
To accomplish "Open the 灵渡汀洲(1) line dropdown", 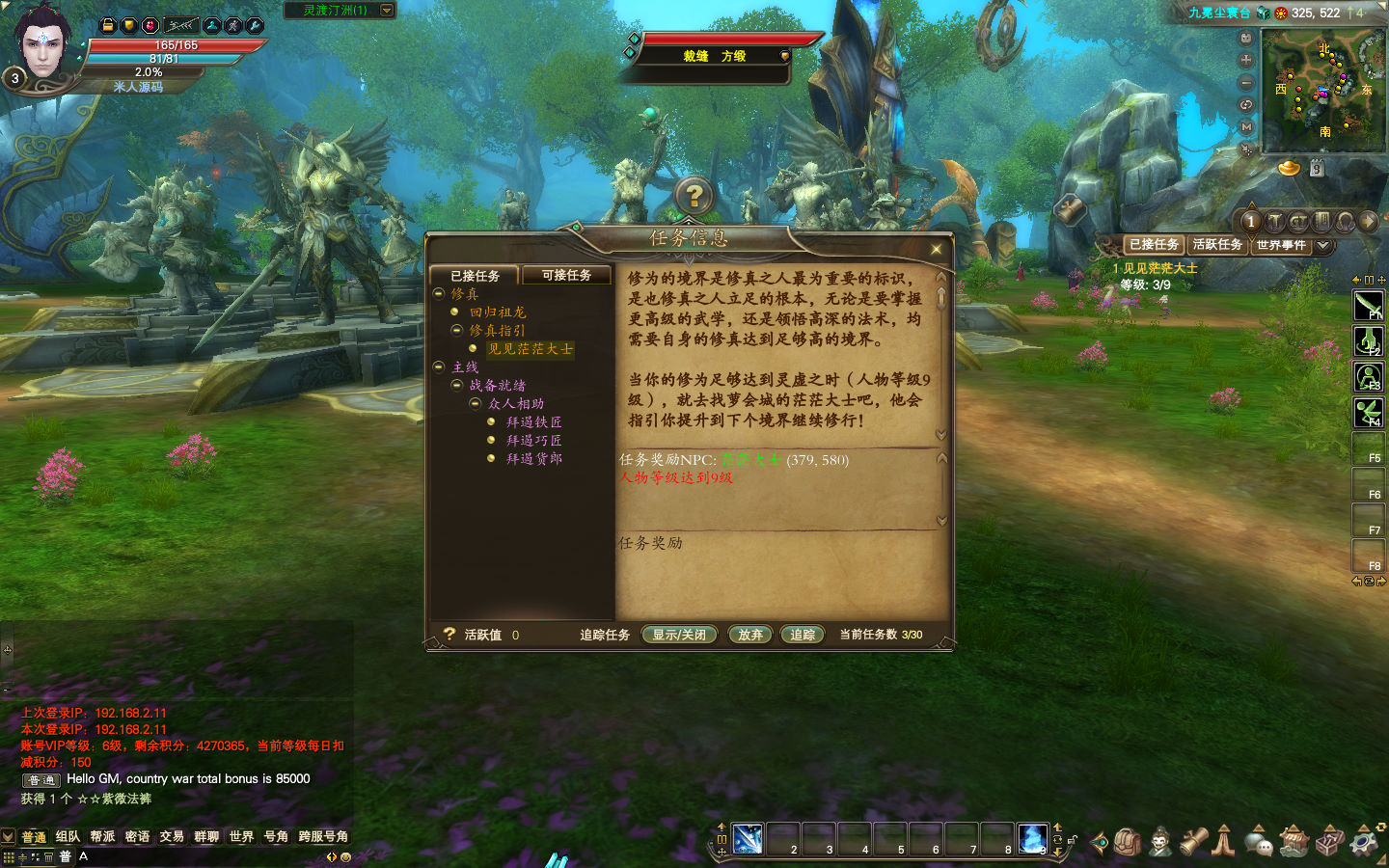I will 387,10.
